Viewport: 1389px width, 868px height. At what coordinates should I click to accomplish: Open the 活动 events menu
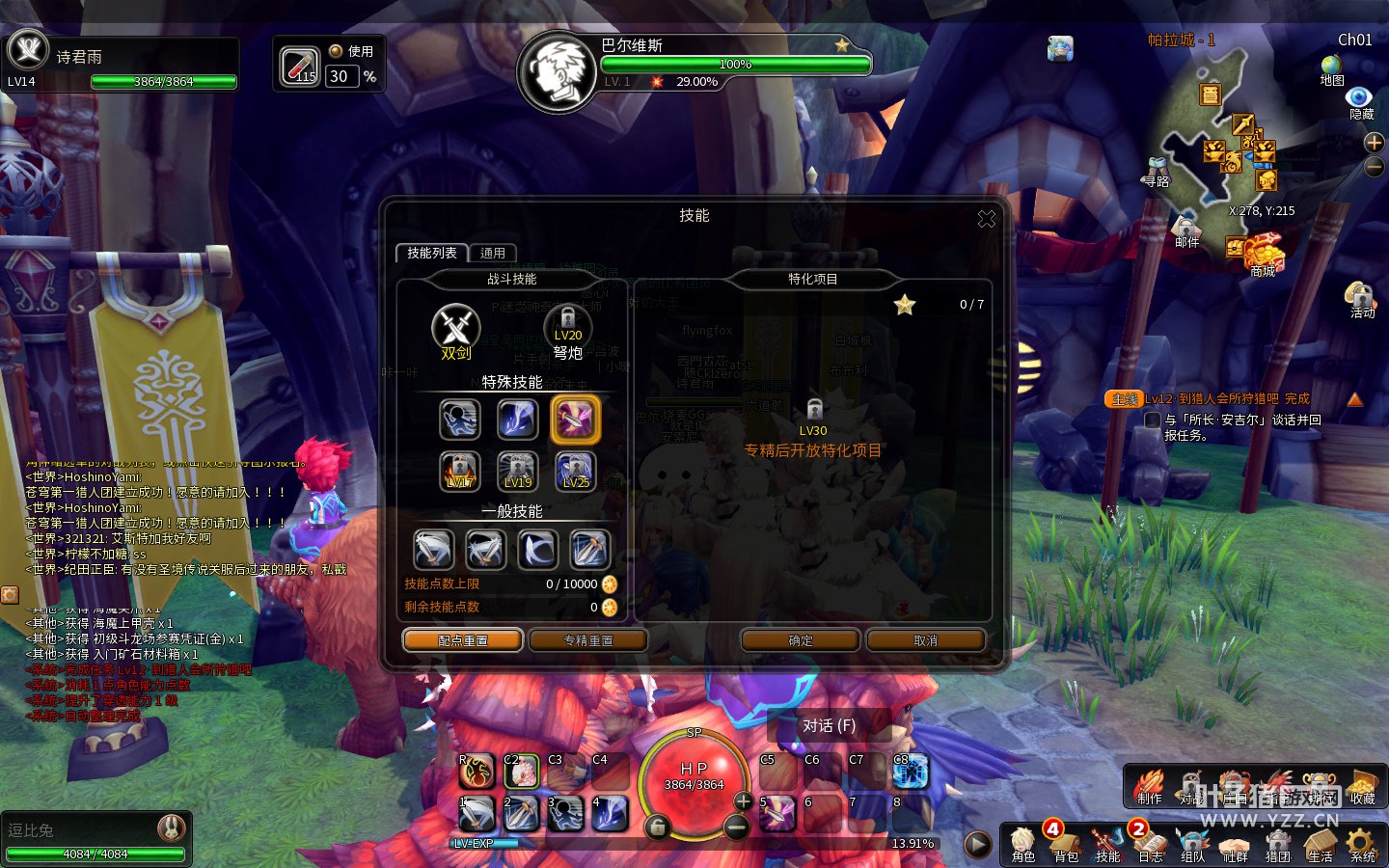coord(1361,297)
